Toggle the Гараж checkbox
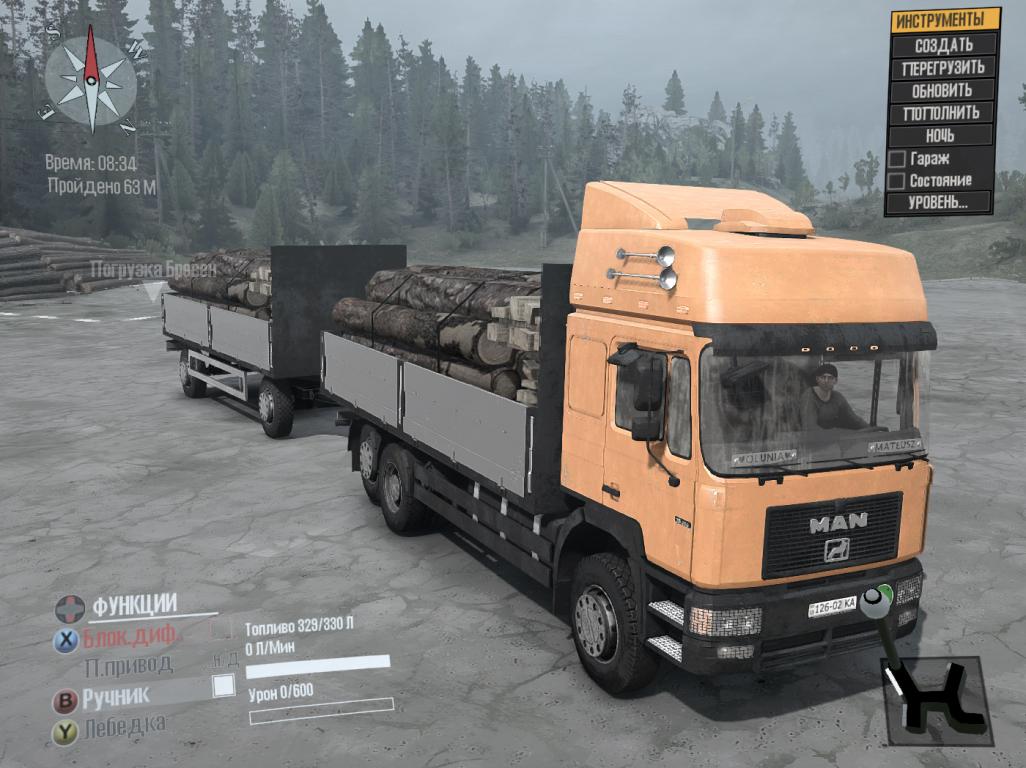 click(x=897, y=159)
